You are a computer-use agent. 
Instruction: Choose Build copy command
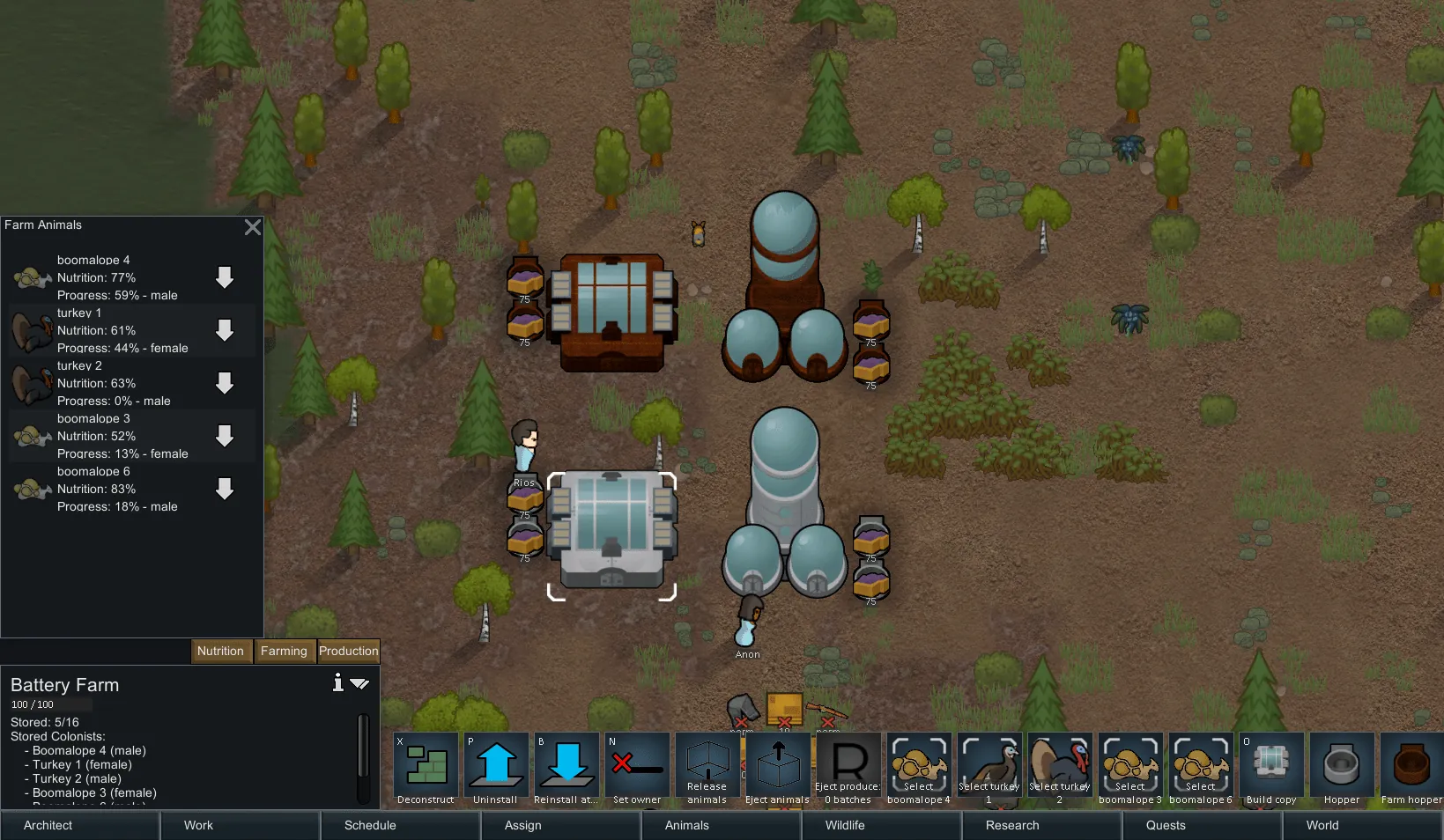1271,769
